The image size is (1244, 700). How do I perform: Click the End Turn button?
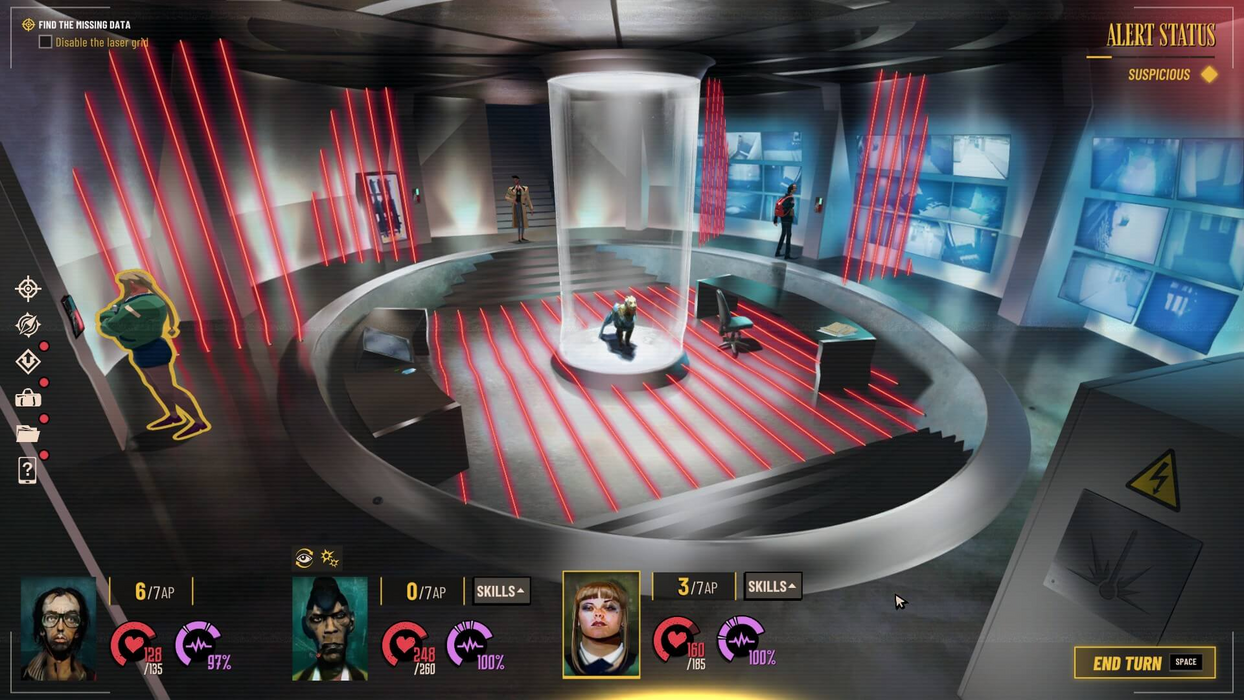point(1144,663)
